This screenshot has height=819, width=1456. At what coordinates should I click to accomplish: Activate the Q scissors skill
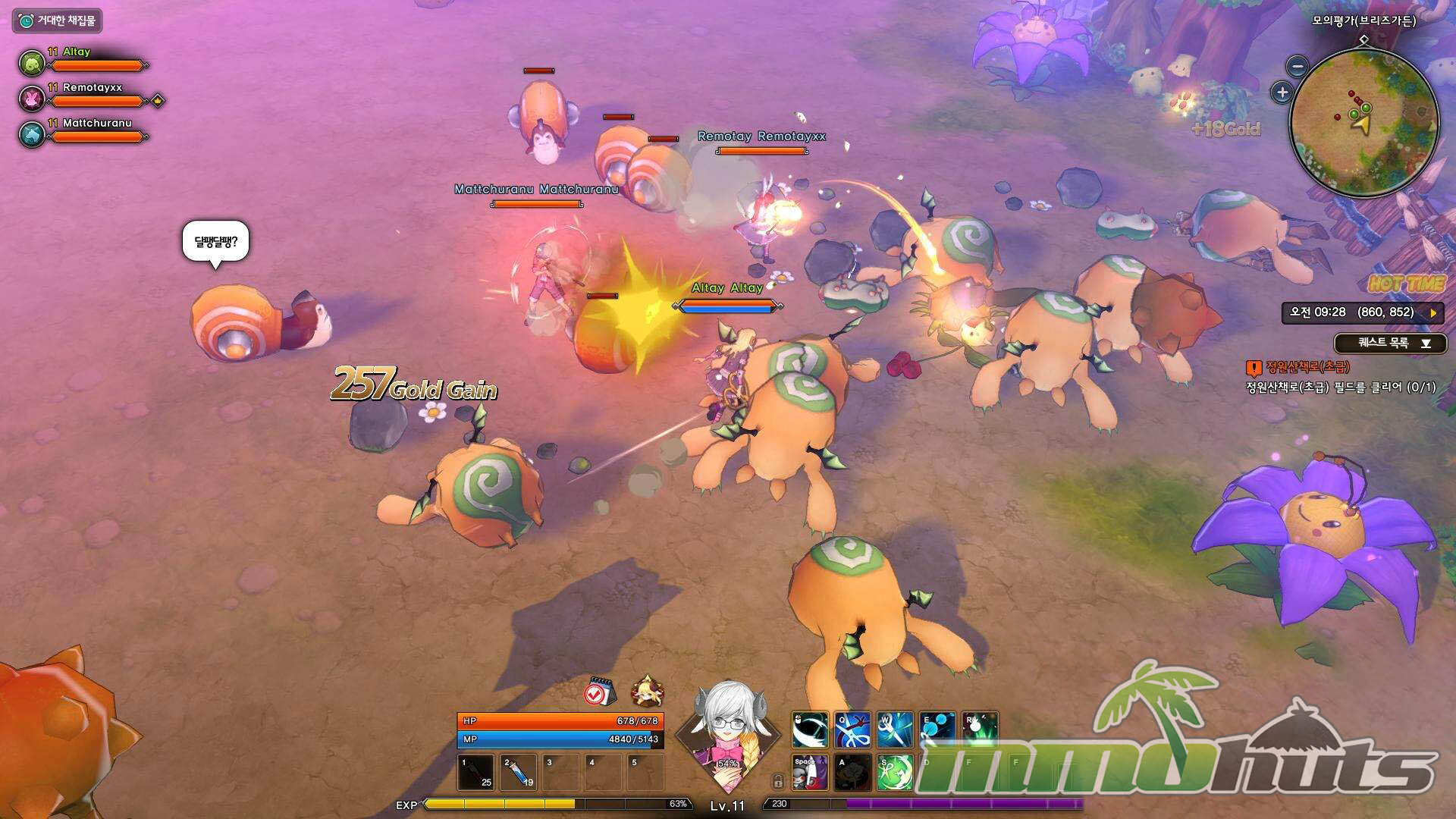[852, 730]
